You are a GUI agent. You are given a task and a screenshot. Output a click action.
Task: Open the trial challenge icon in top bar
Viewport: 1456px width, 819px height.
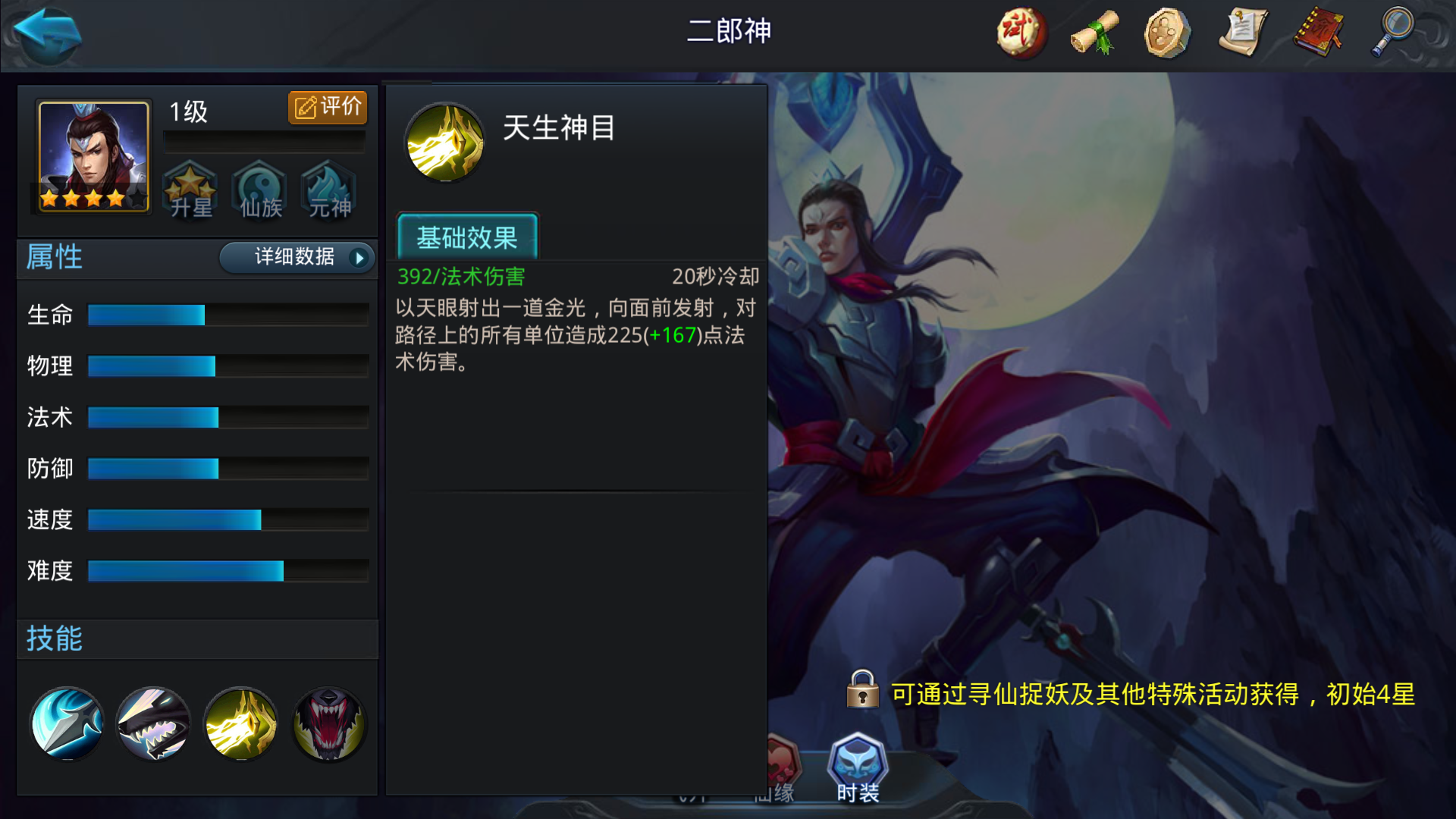click(x=1020, y=33)
